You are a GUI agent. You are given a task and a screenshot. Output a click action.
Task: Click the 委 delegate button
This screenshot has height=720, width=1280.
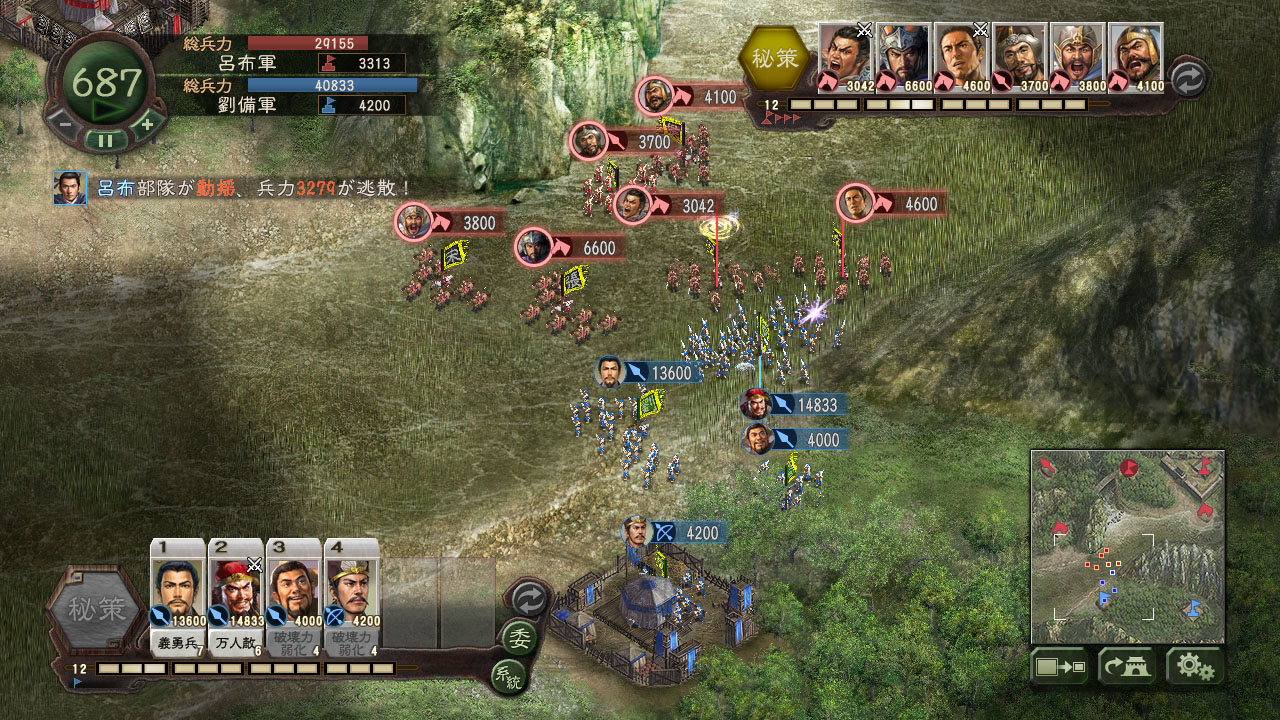point(519,637)
